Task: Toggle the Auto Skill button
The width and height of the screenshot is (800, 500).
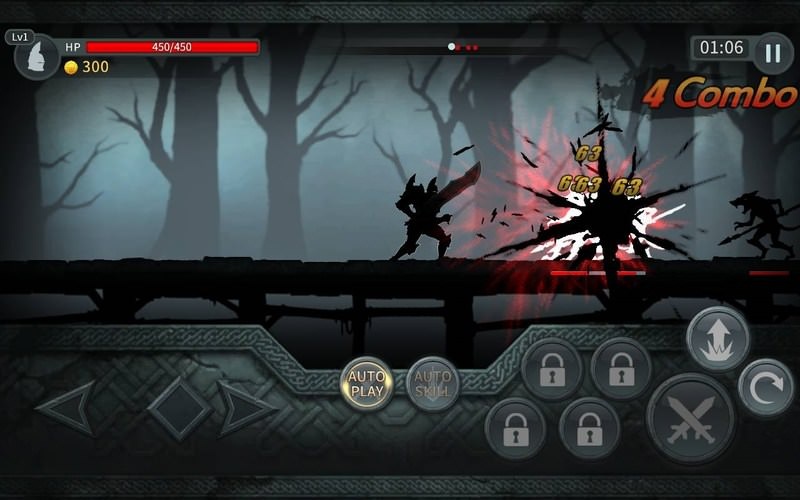Action: 433,384
